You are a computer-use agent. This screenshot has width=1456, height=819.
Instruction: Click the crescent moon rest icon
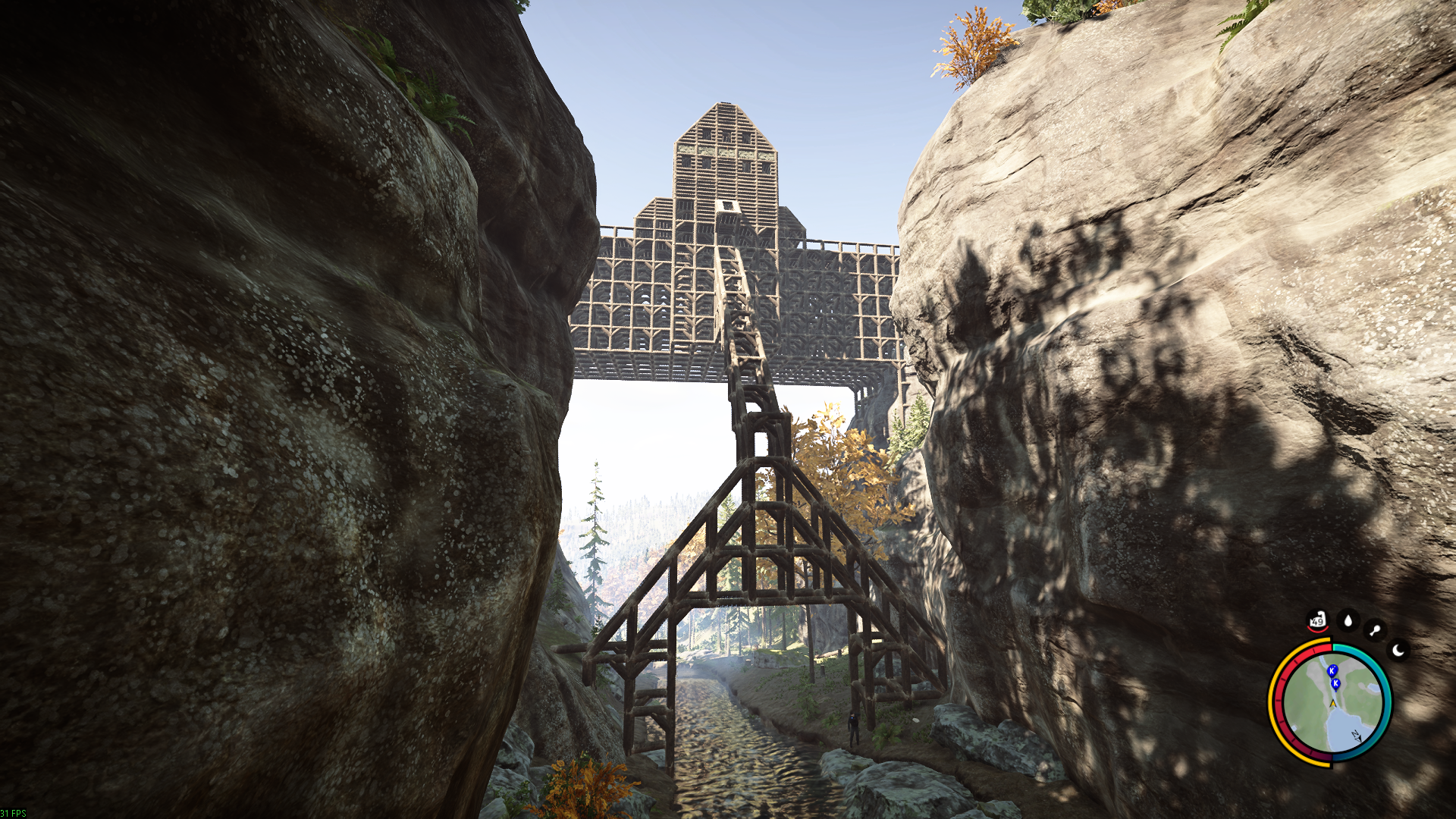[1398, 651]
